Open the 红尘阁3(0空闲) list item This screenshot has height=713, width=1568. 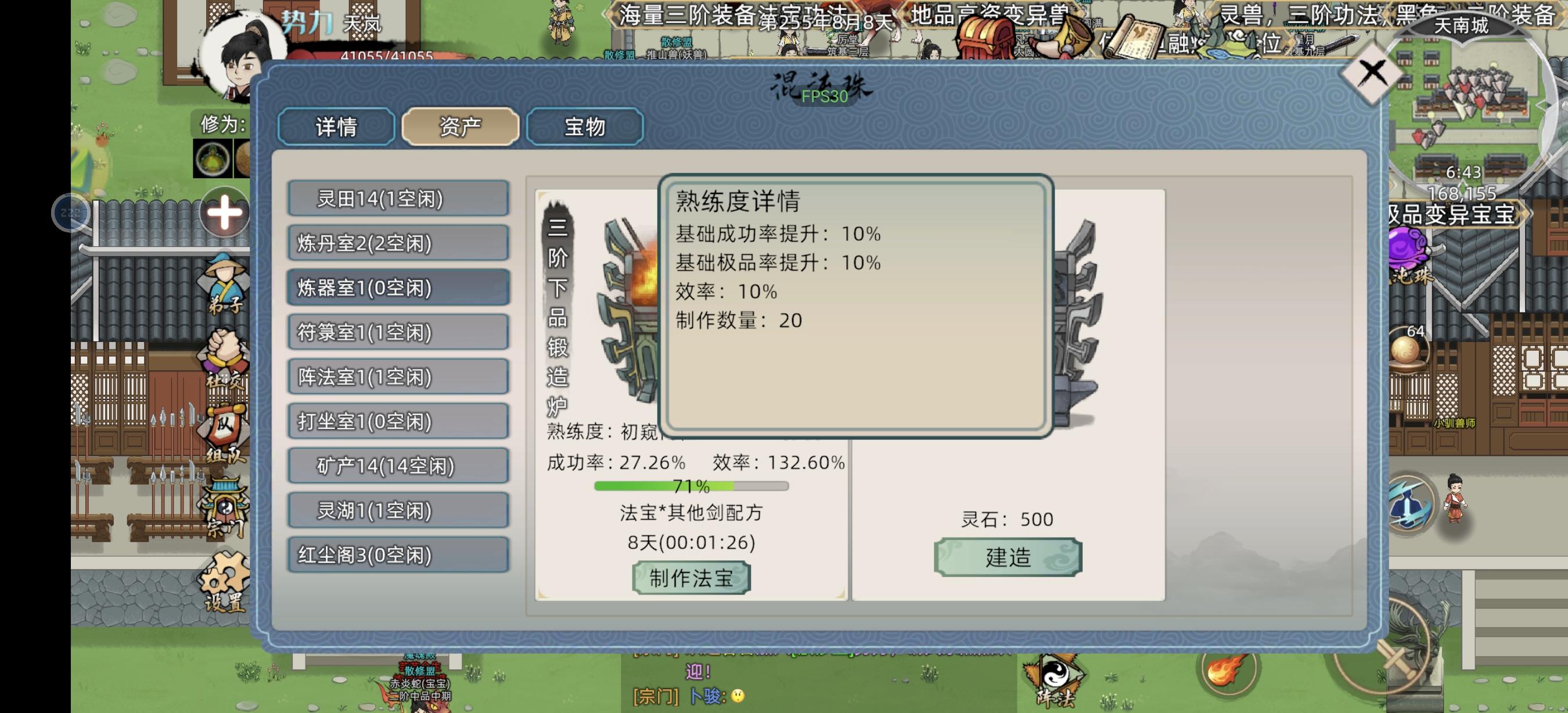(x=397, y=555)
